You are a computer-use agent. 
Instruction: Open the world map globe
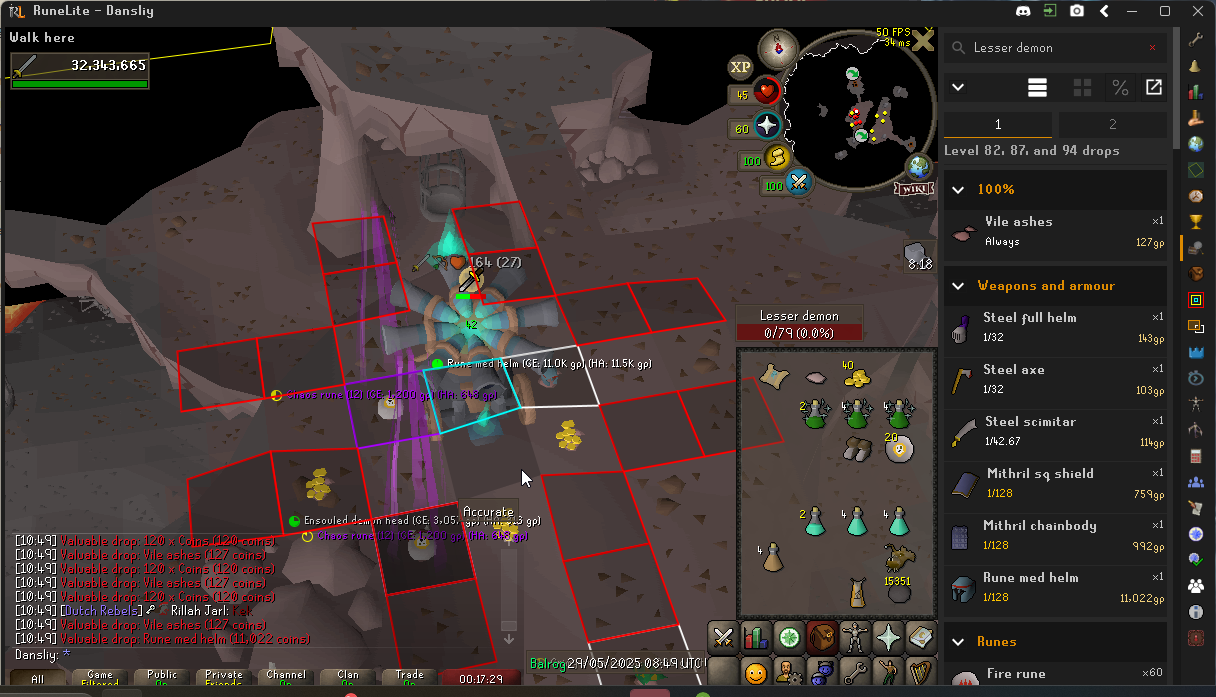pos(919,167)
